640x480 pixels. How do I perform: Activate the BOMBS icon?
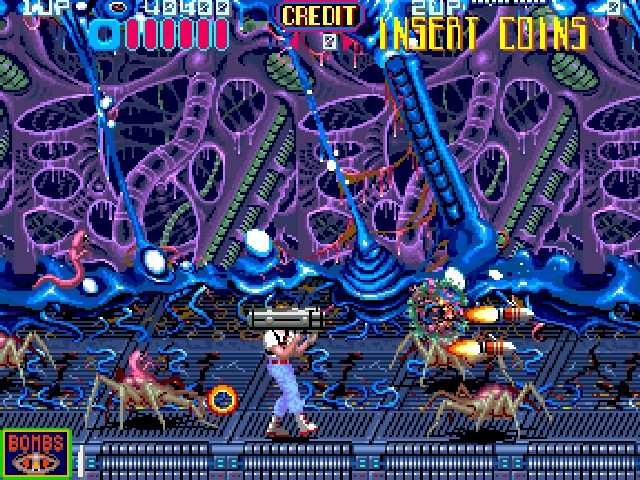click(37, 453)
